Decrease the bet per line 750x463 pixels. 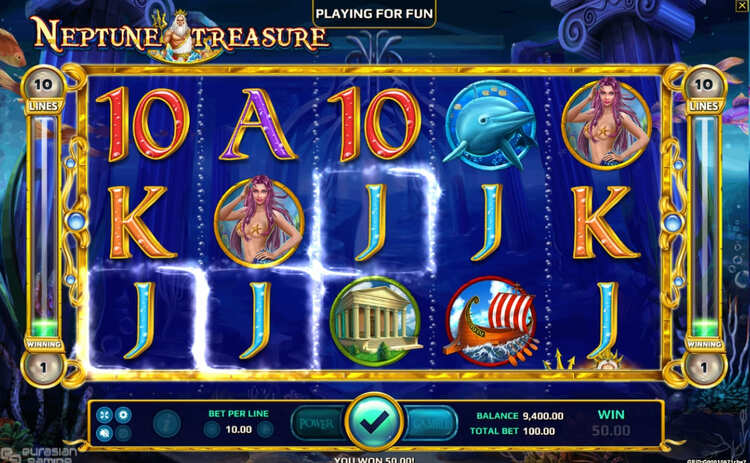click(211, 430)
